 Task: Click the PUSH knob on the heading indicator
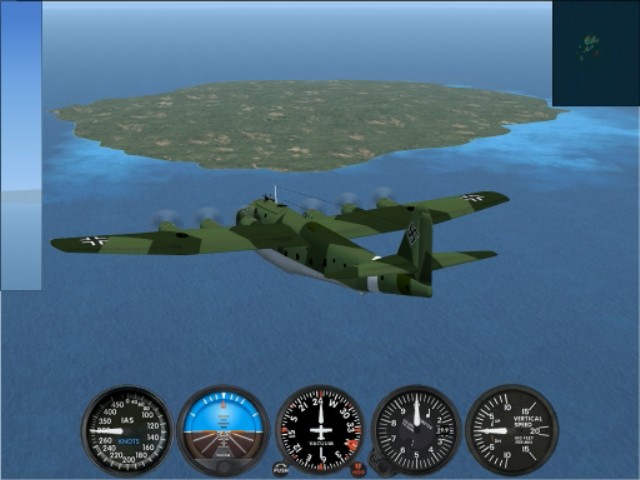pos(280,468)
